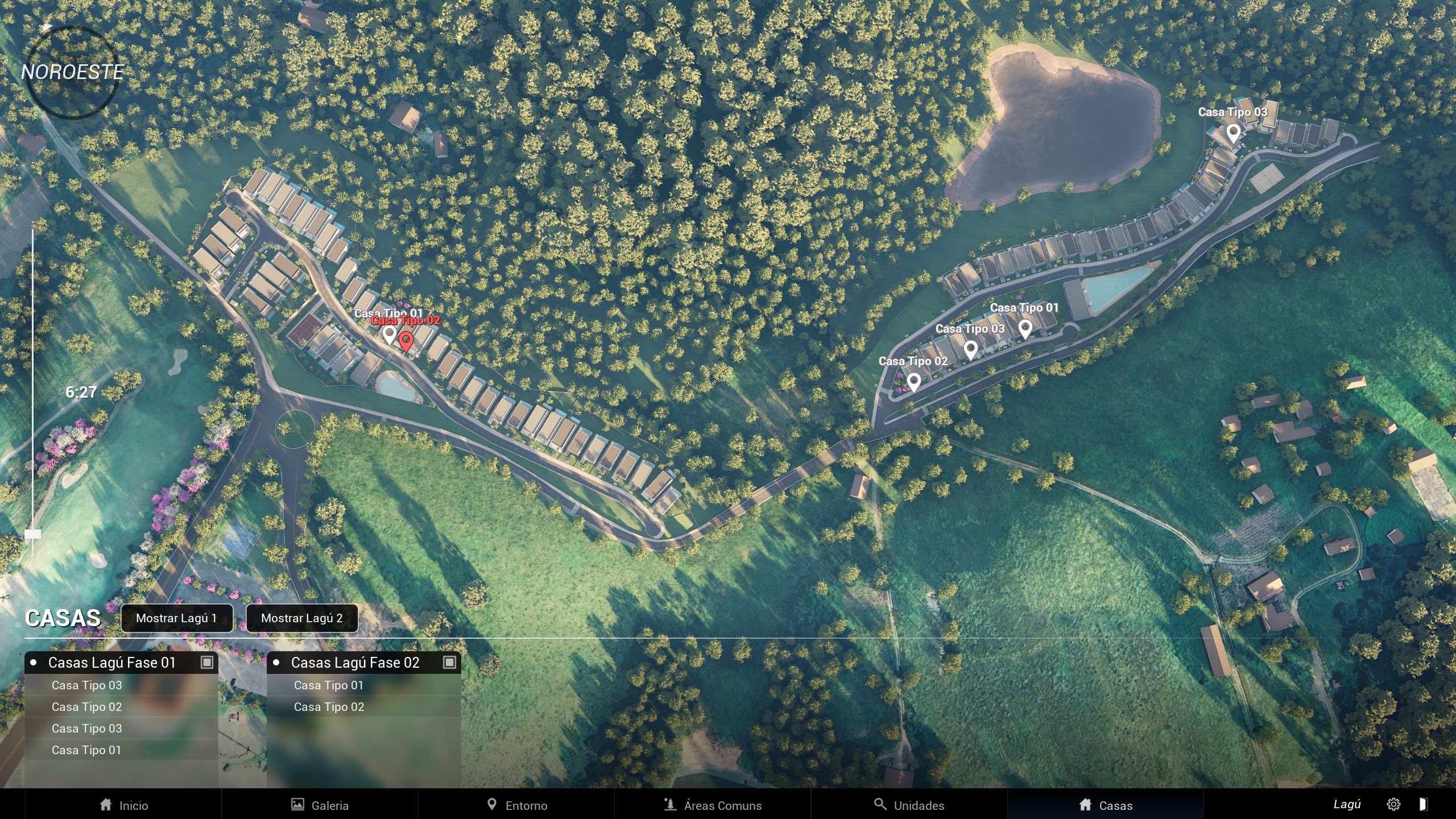Open the Áreas Comuns tab
The height and width of the screenshot is (819, 1456).
[713, 805]
